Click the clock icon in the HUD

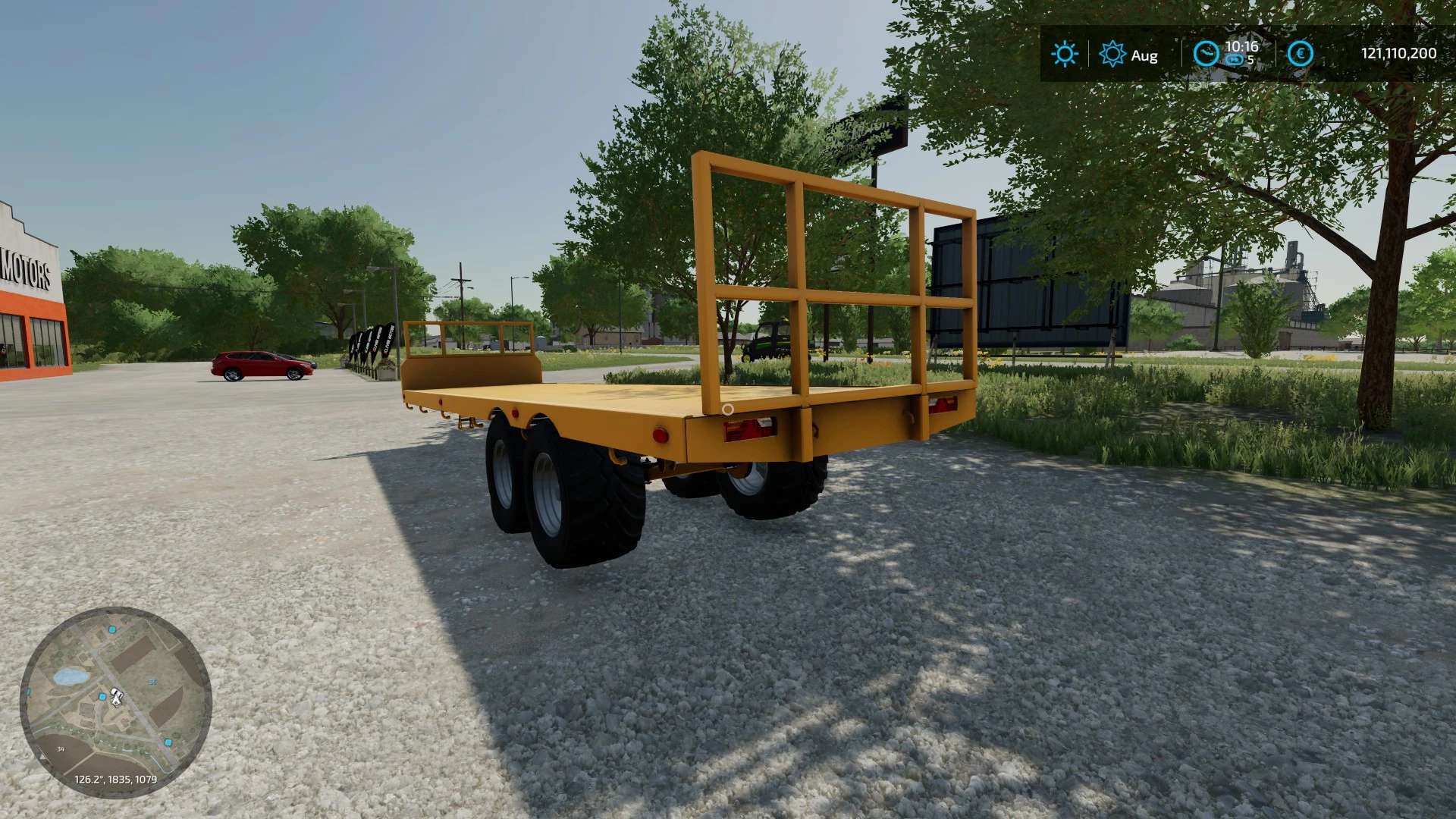point(1205,54)
